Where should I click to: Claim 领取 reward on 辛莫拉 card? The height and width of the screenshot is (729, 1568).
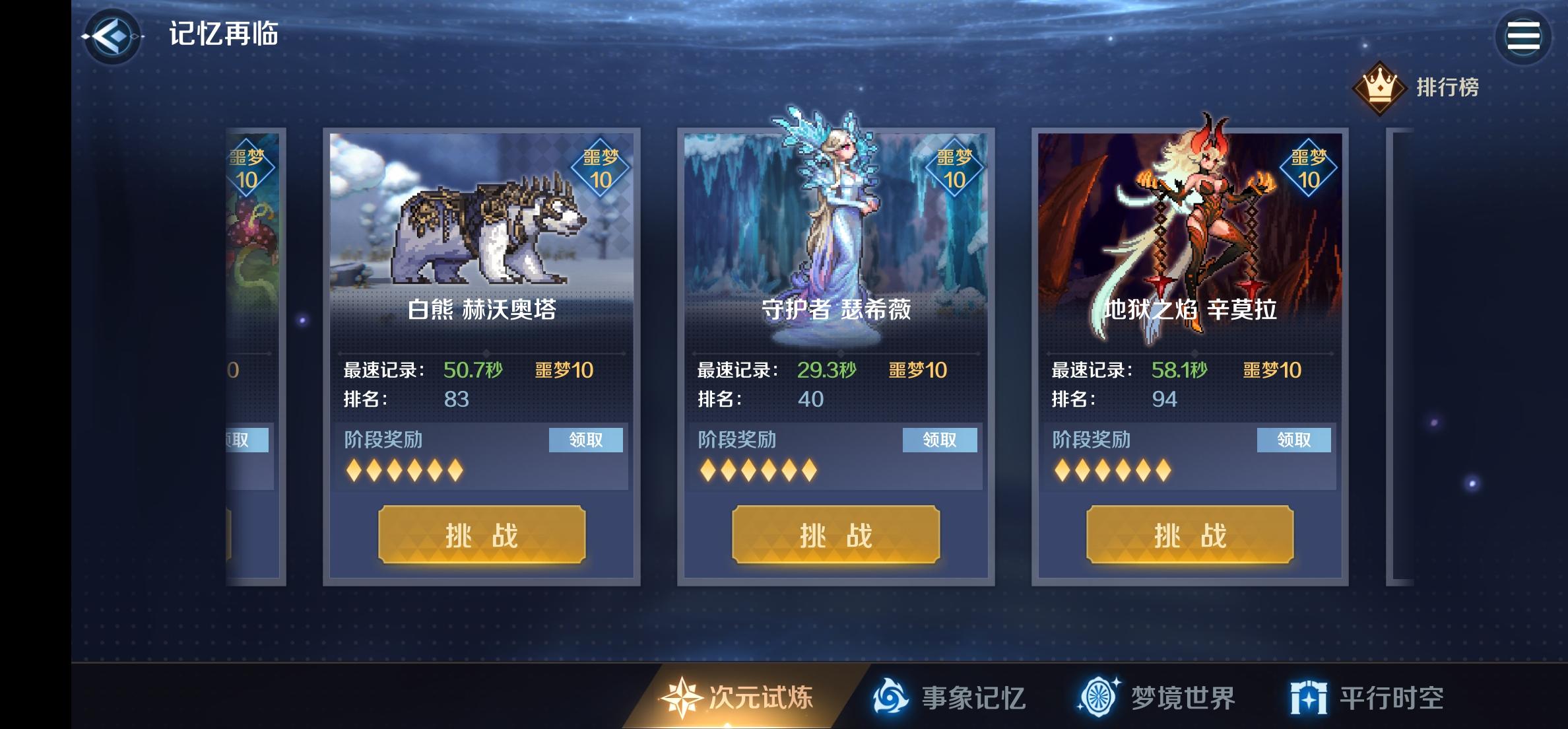tap(1294, 440)
